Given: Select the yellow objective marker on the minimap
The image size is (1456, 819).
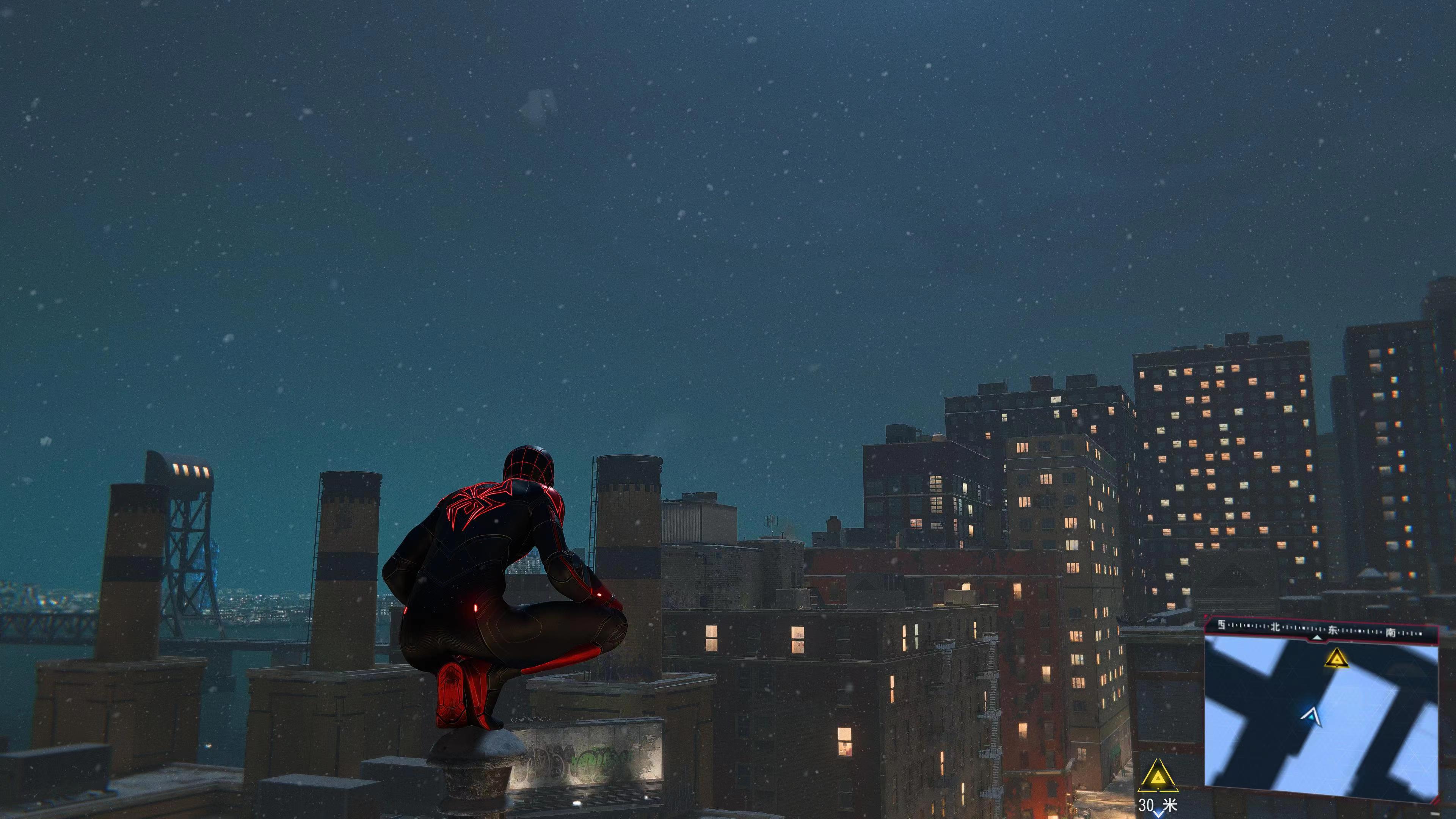Looking at the screenshot, I should point(1337,658).
